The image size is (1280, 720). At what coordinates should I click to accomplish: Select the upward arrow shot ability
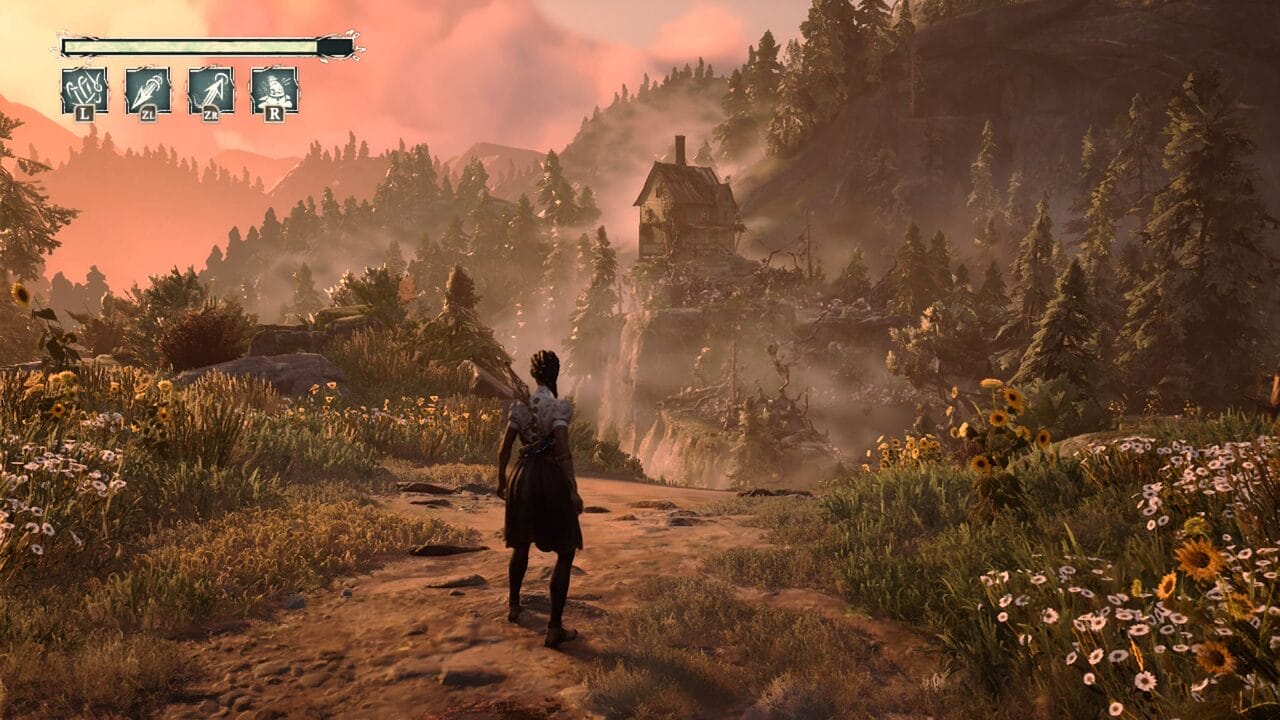[x=211, y=90]
